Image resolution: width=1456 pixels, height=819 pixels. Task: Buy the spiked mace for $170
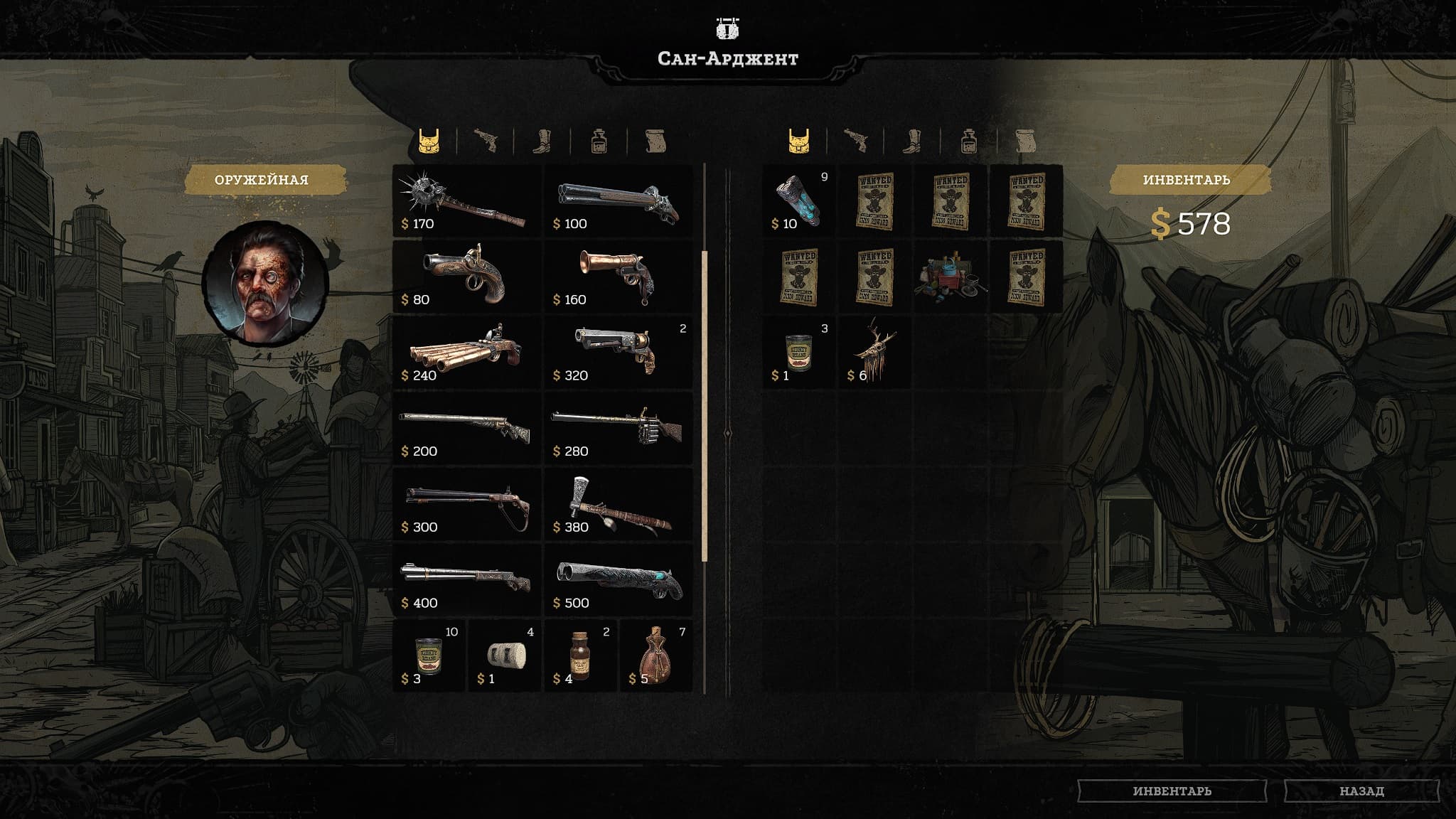coord(467,202)
